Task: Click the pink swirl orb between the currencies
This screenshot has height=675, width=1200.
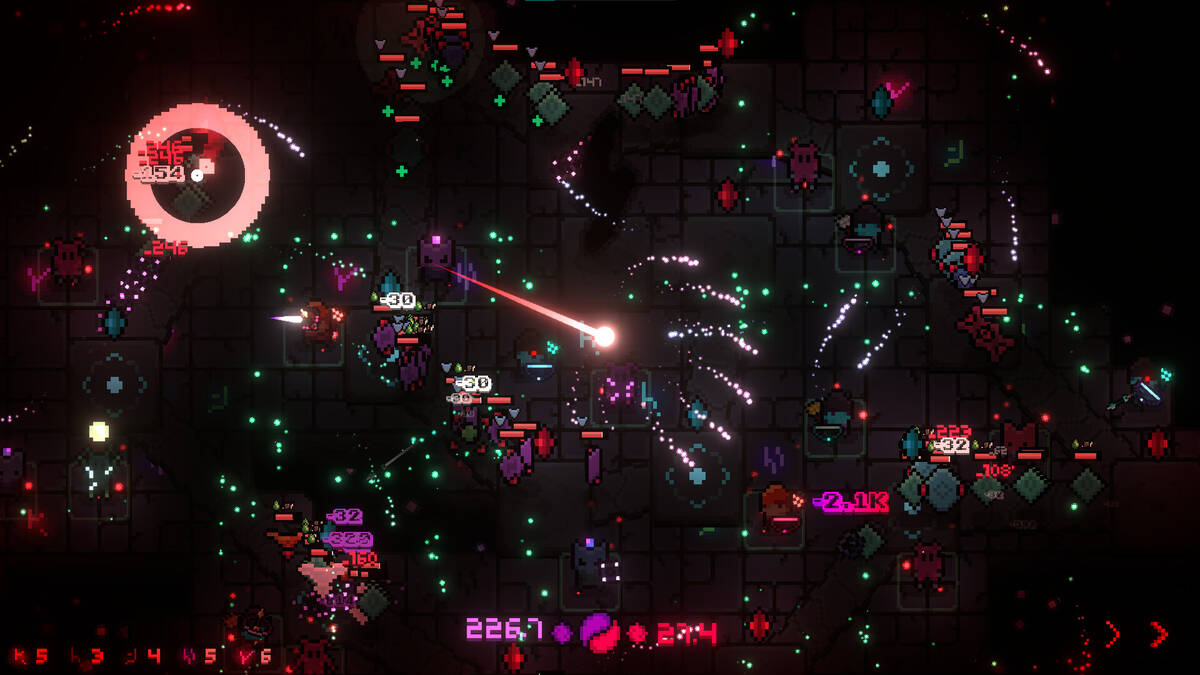Action: click(600, 632)
